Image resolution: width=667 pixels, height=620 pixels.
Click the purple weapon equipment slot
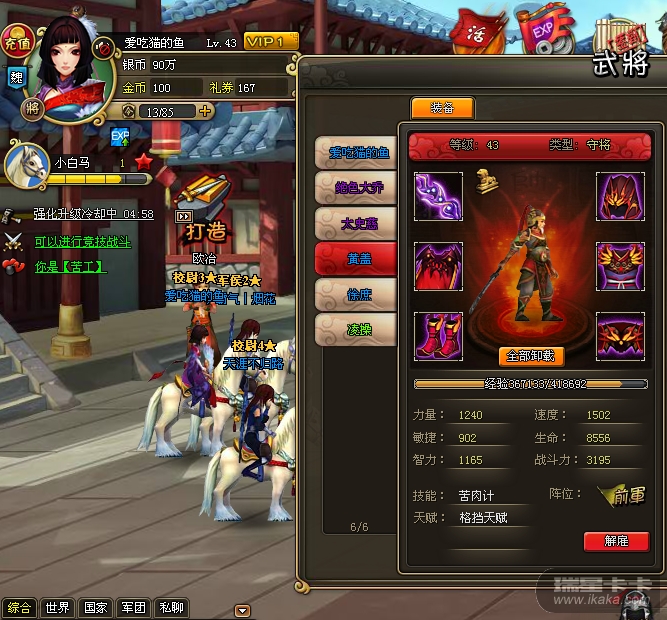click(439, 196)
